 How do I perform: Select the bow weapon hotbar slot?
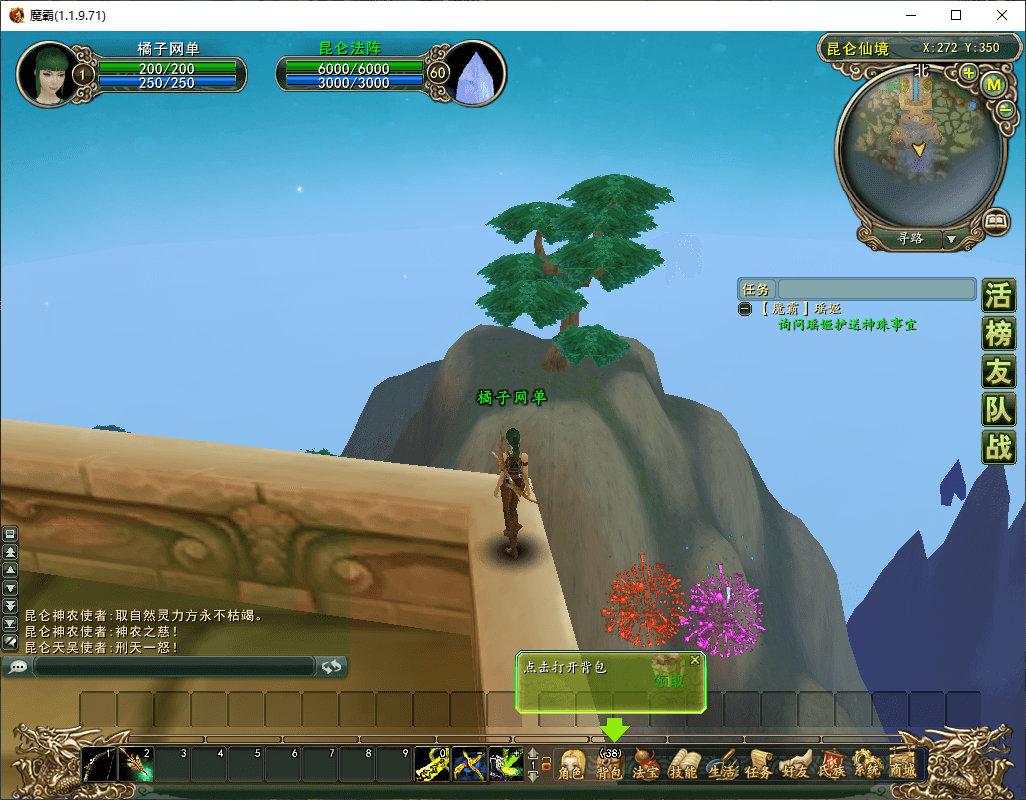pos(99,765)
